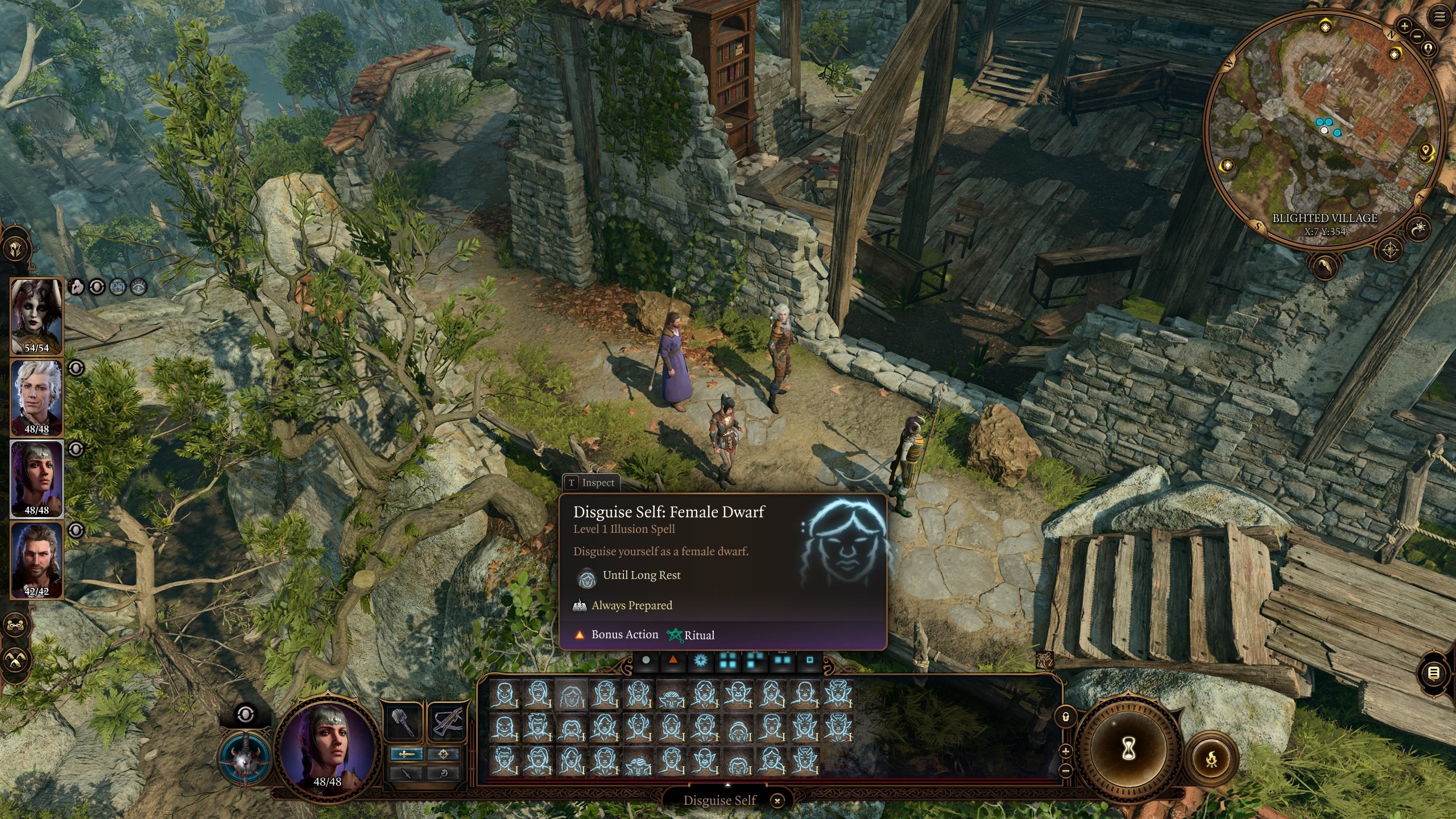The image size is (1456, 819).
Task: Click the hourglass end turn button
Action: tap(1129, 750)
